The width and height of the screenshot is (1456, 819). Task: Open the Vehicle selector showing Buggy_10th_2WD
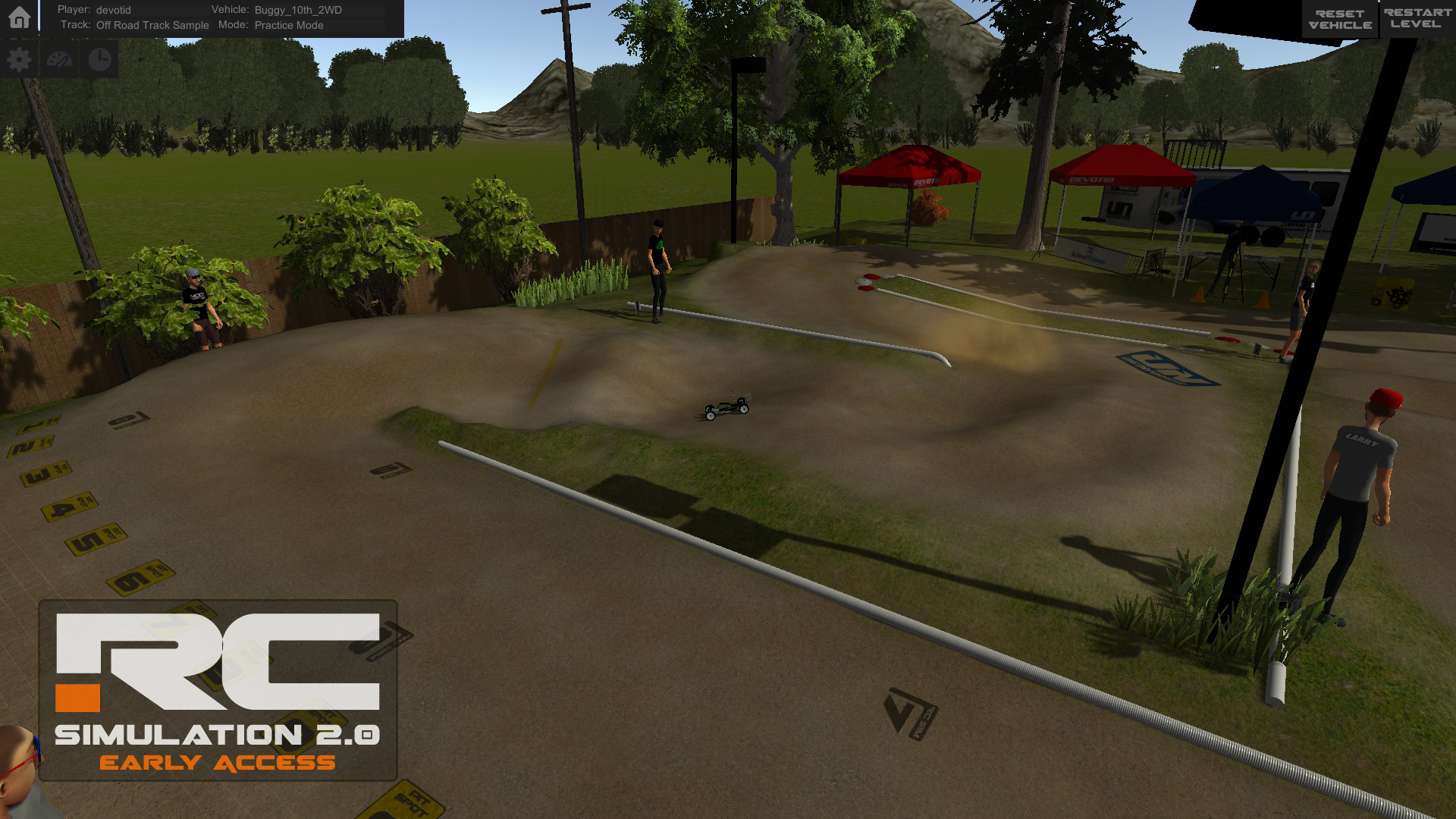pos(296,10)
